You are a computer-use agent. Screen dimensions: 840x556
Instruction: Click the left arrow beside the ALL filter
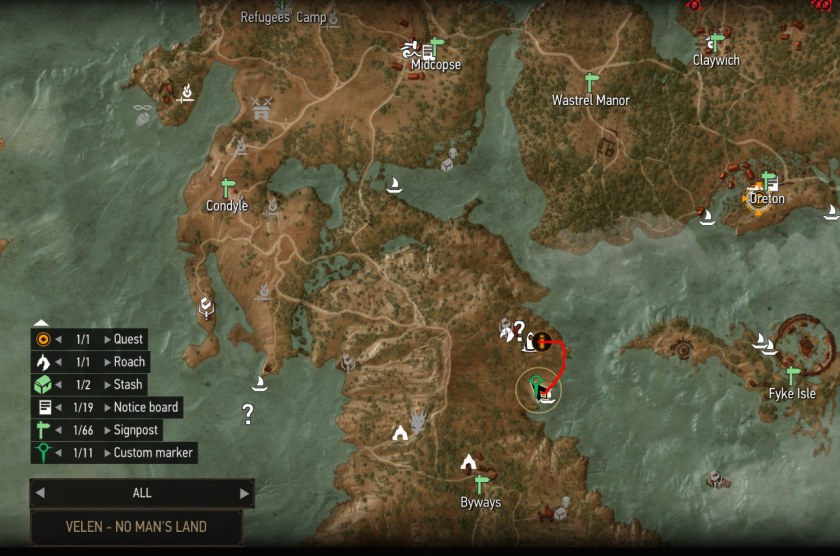point(40,493)
